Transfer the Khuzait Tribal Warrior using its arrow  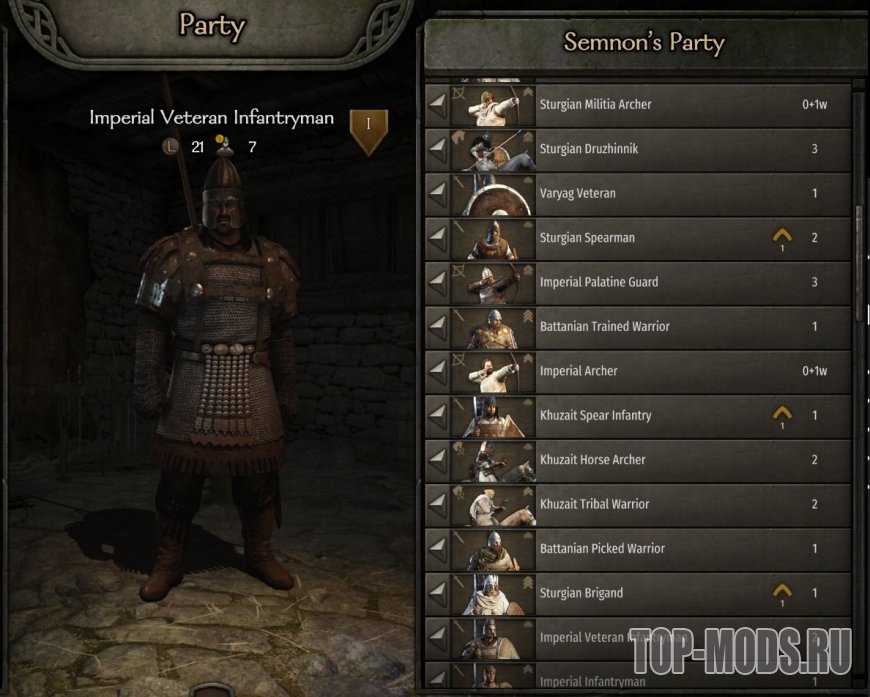(x=436, y=504)
